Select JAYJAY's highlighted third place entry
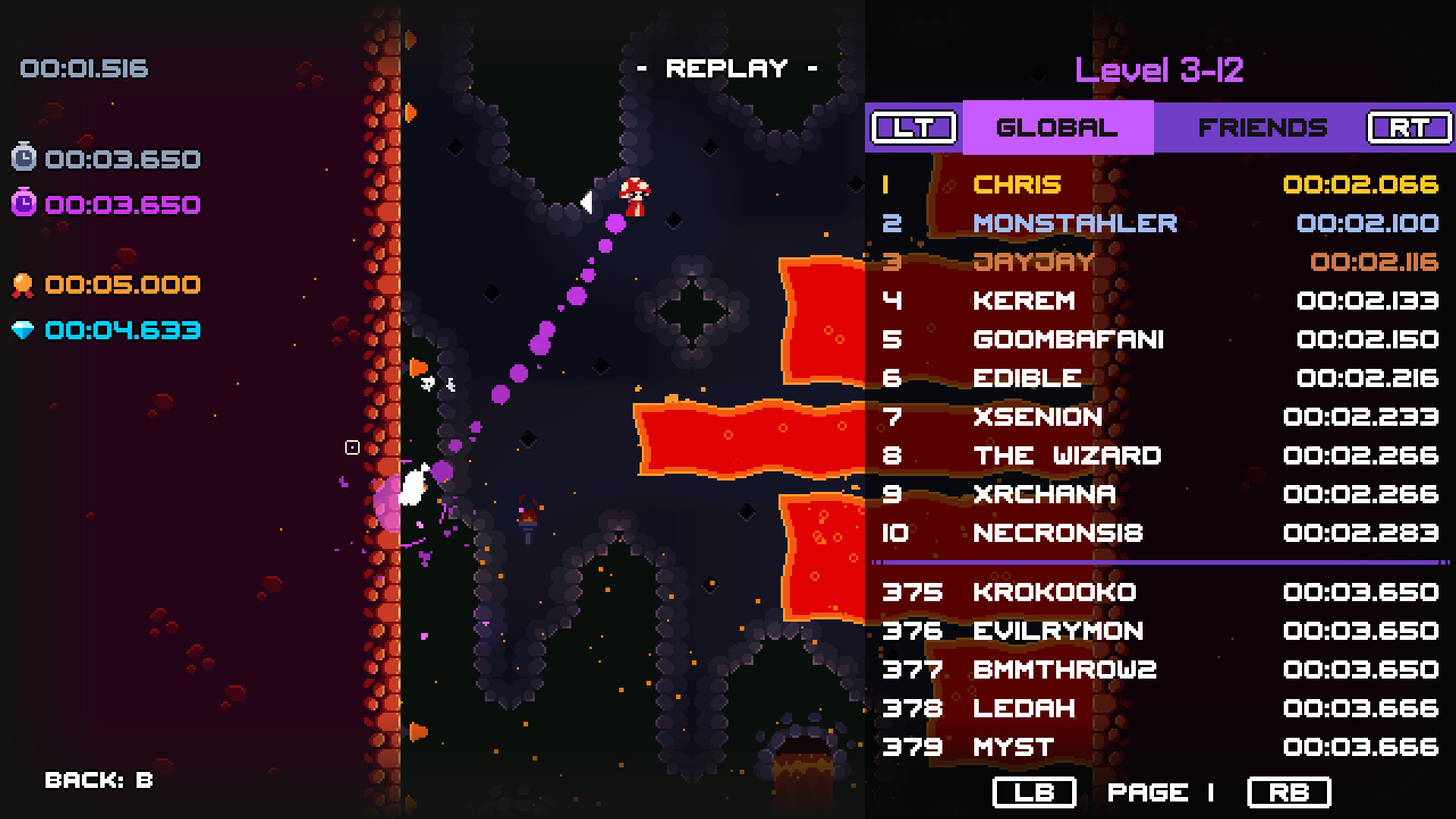Image resolution: width=1456 pixels, height=819 pixels. (x=1034, y=262)
